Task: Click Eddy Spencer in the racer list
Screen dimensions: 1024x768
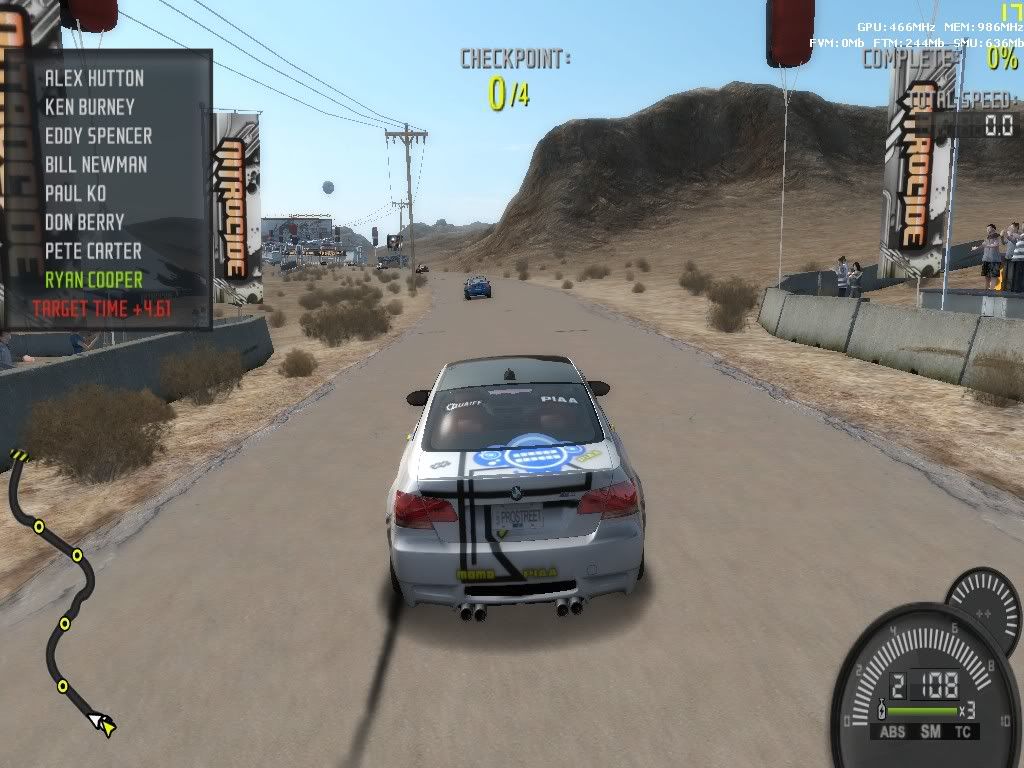Action: 98,136
